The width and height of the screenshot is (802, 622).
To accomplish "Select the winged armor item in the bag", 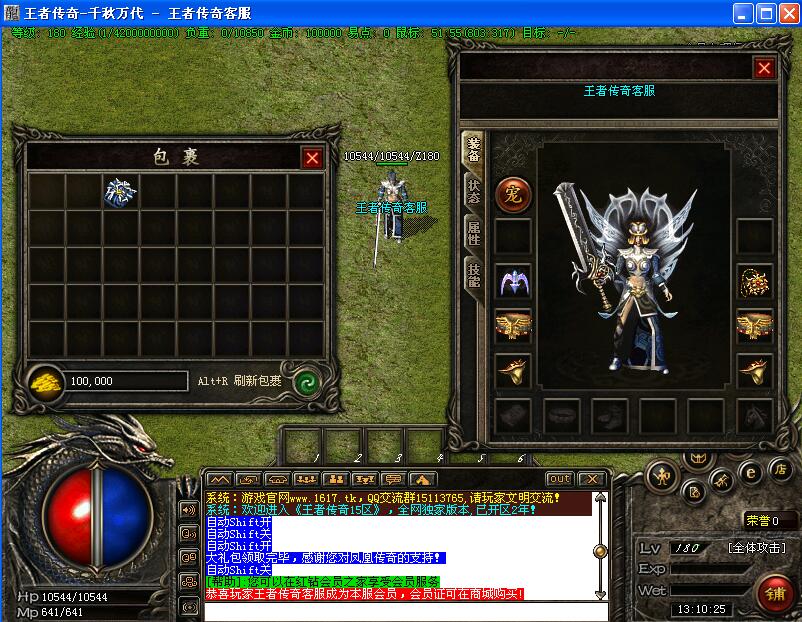I will click(x=121, y=193).
